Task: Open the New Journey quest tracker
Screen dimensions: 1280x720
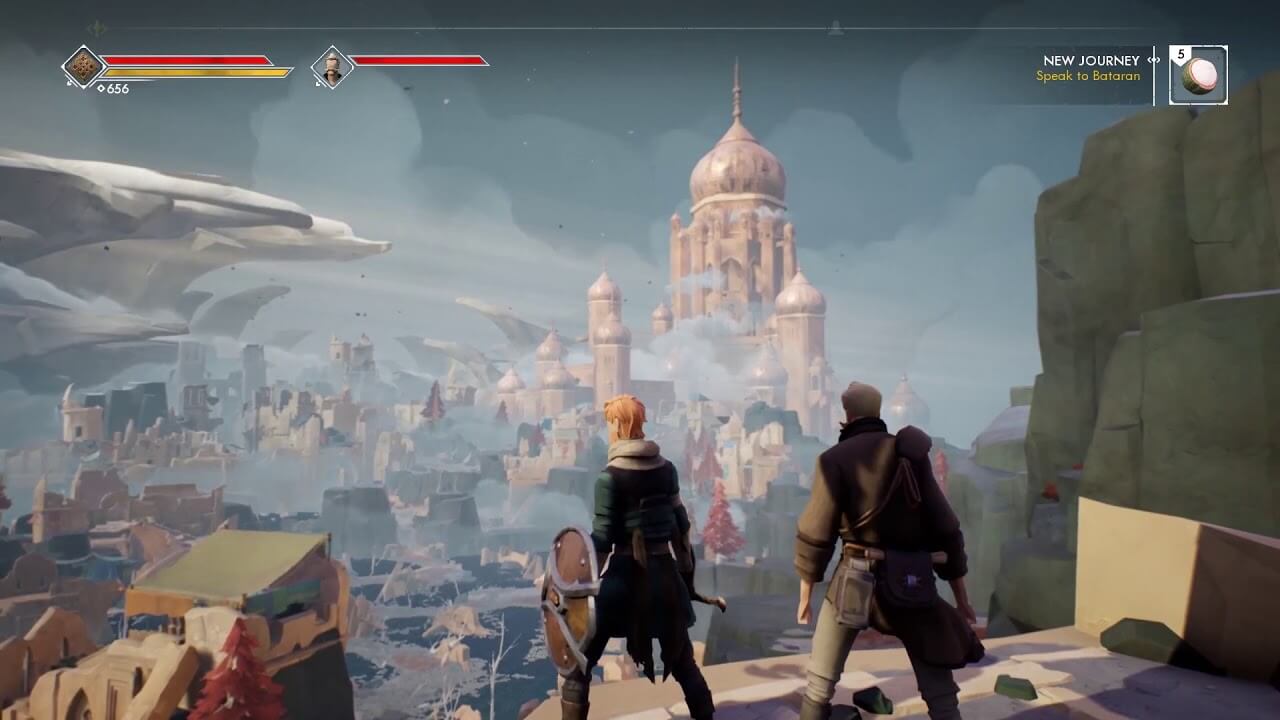Action: point(1090,68)
